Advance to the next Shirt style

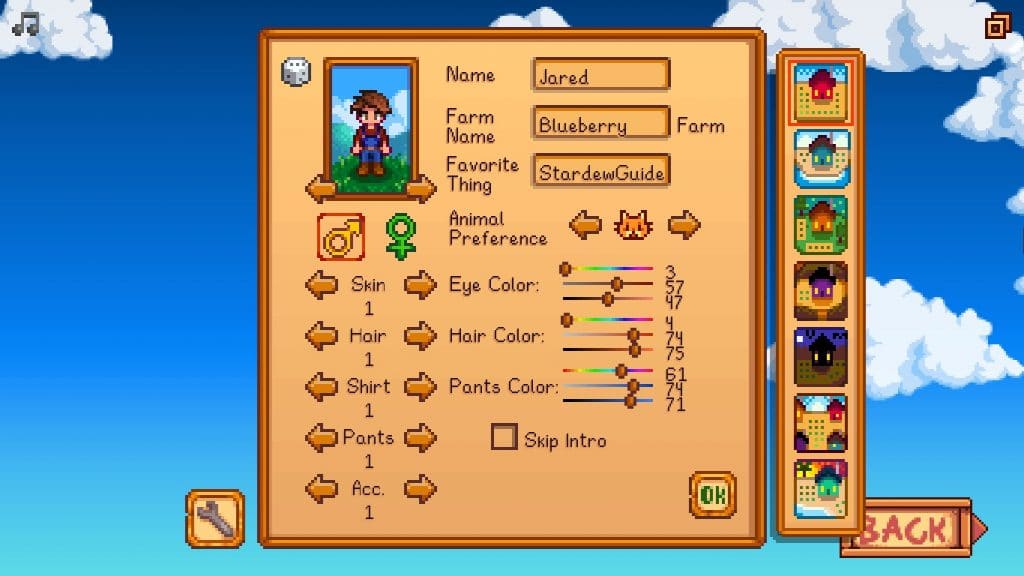(x=420, y=386)
